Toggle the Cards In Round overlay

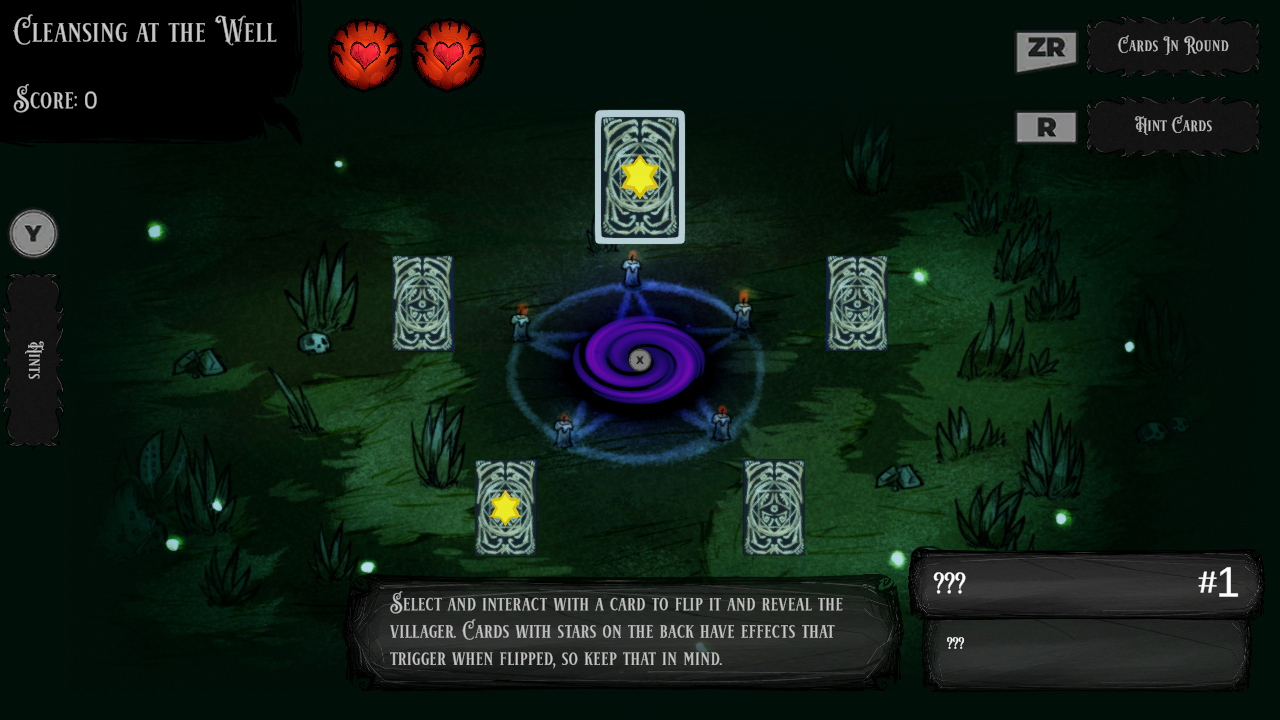pyautogui.click(x=1173, y=46)
